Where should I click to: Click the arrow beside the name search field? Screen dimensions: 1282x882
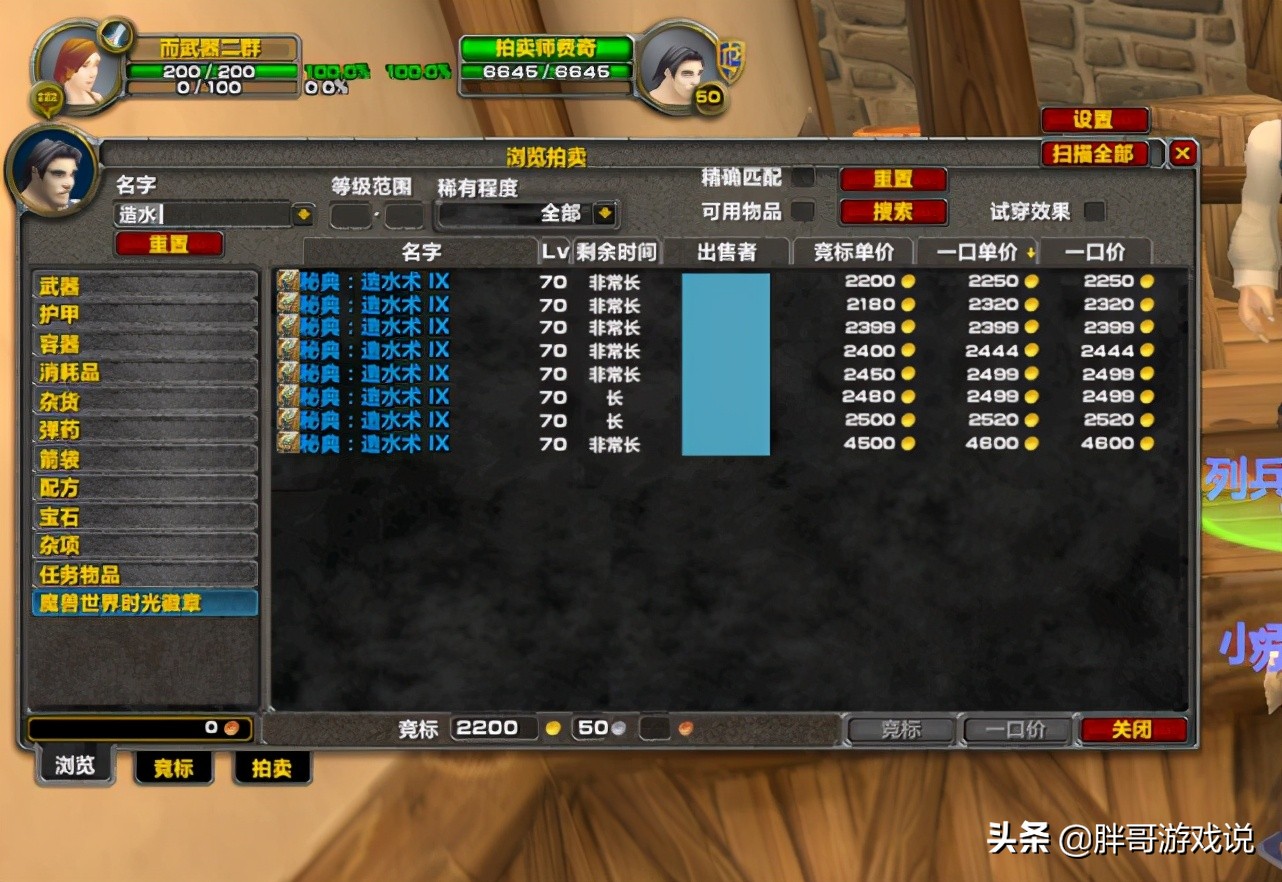click(302, 212)
